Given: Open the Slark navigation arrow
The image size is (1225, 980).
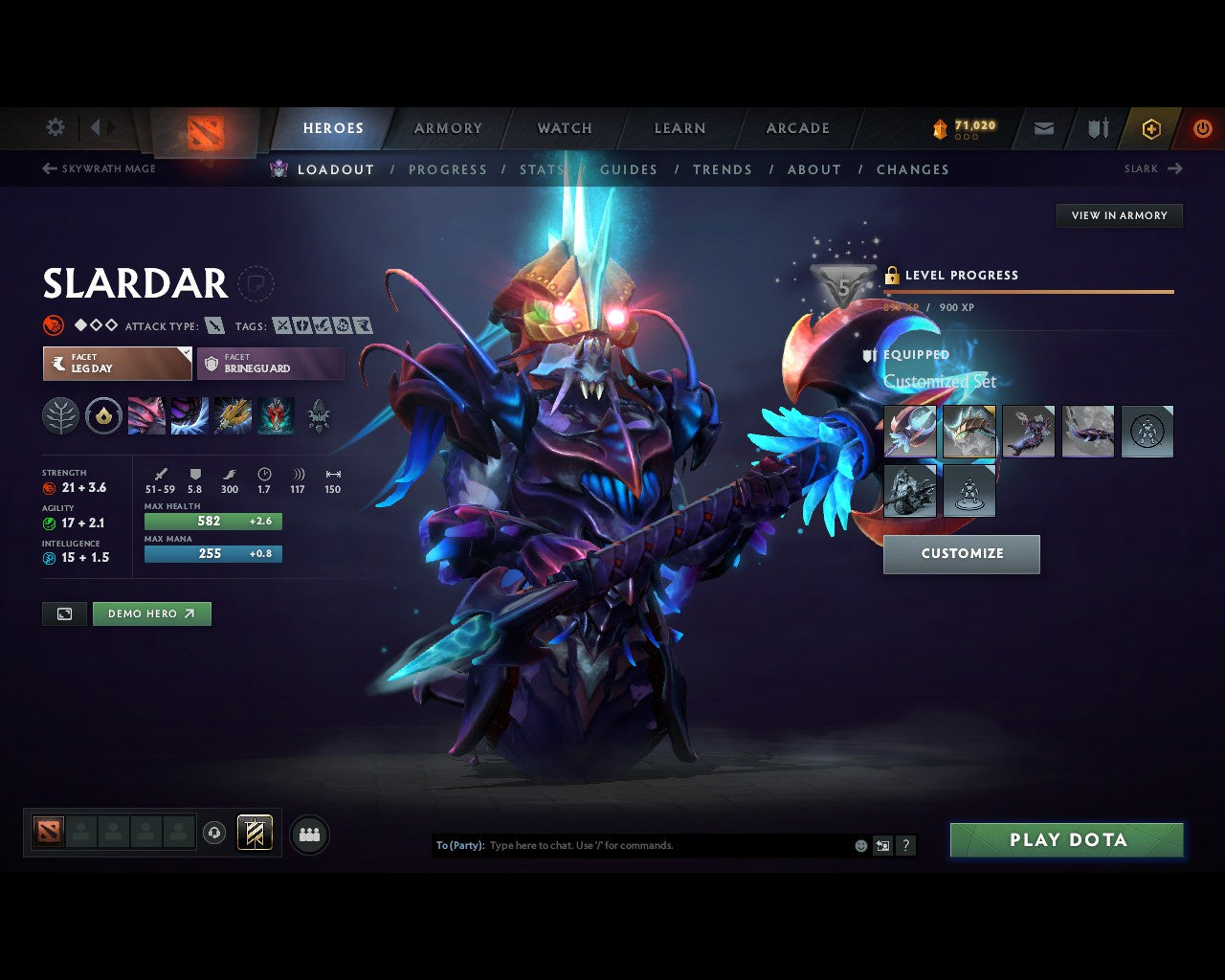Looking at the screenshot, I should point(1177,168).
